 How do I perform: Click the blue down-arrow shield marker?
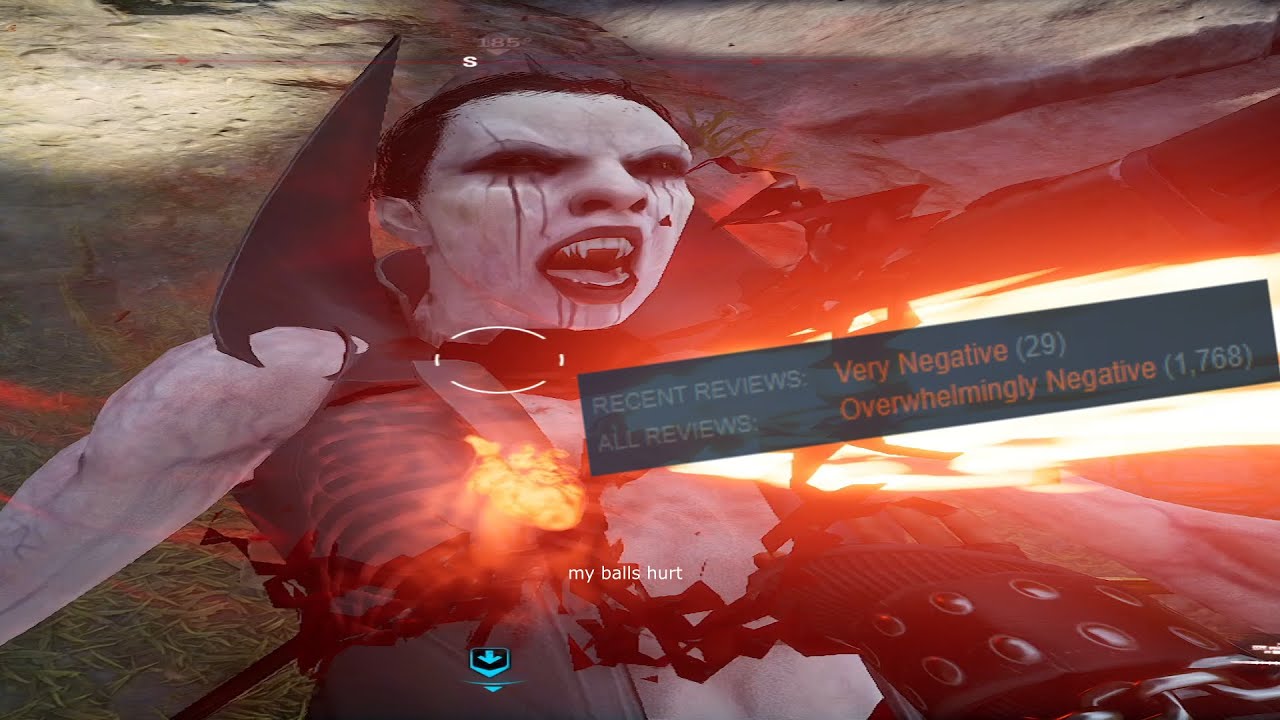coord(490,662)
